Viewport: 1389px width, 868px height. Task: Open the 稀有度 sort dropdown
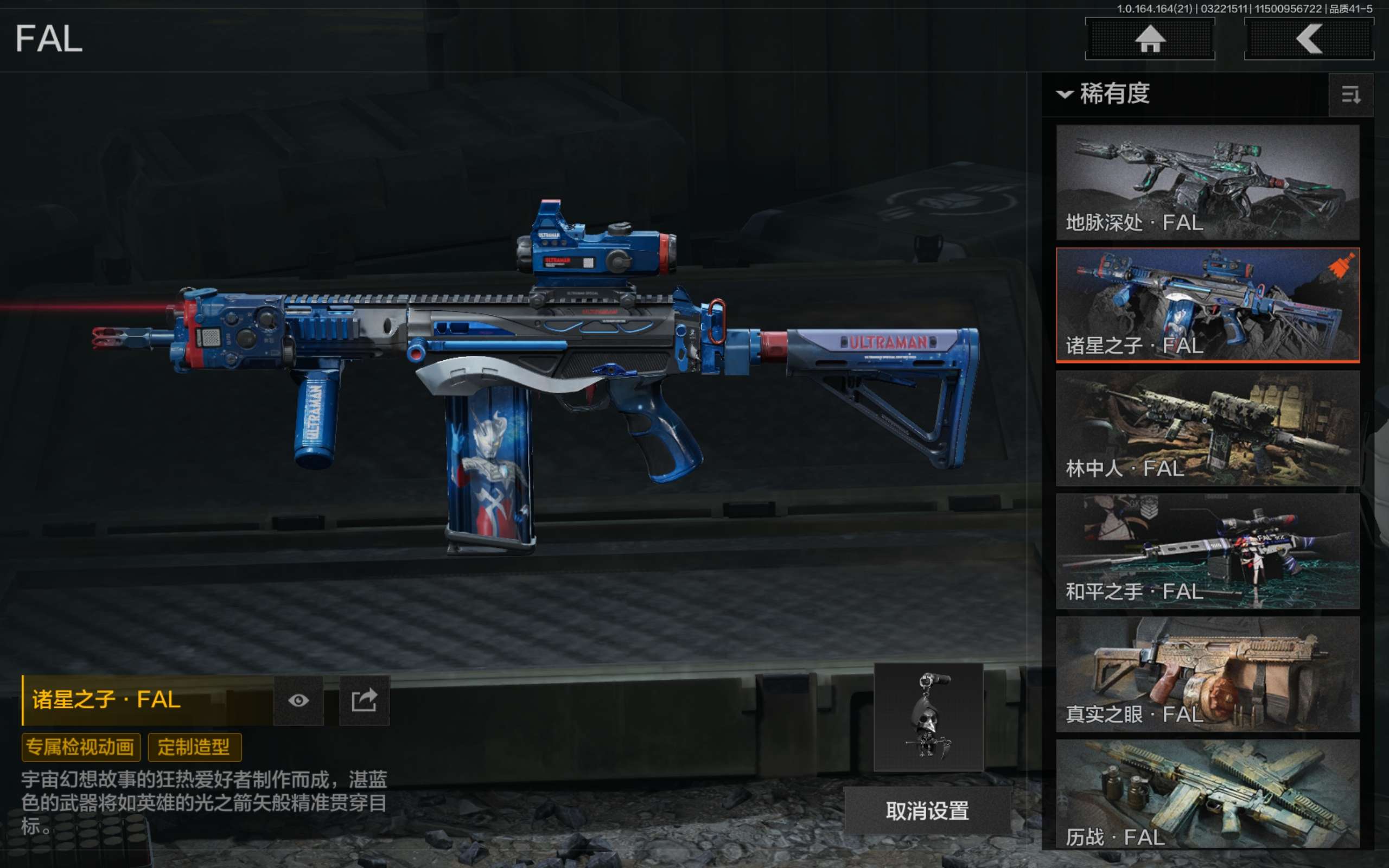1104,93
